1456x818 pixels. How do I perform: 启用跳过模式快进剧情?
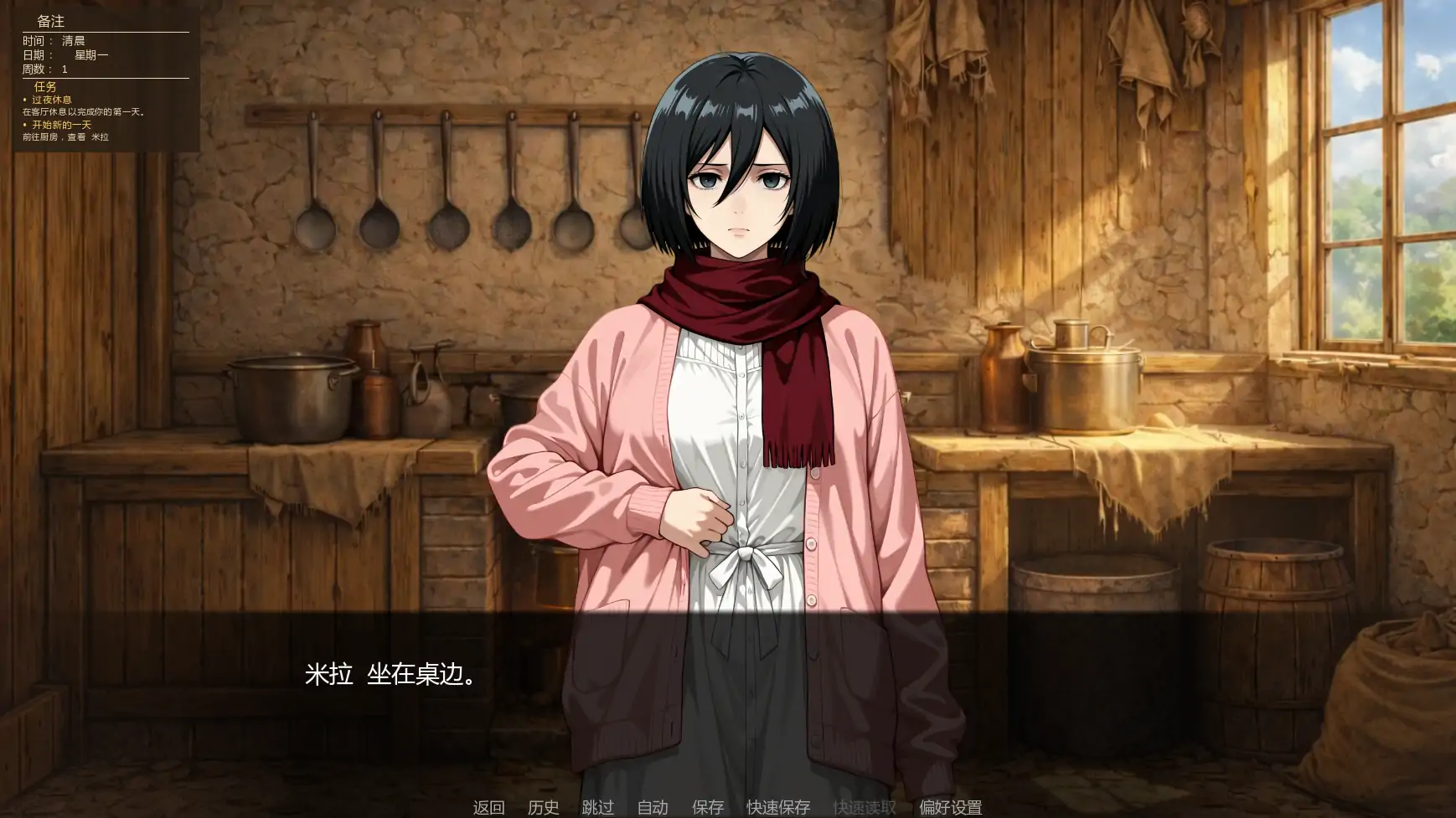tap(597, 807)
